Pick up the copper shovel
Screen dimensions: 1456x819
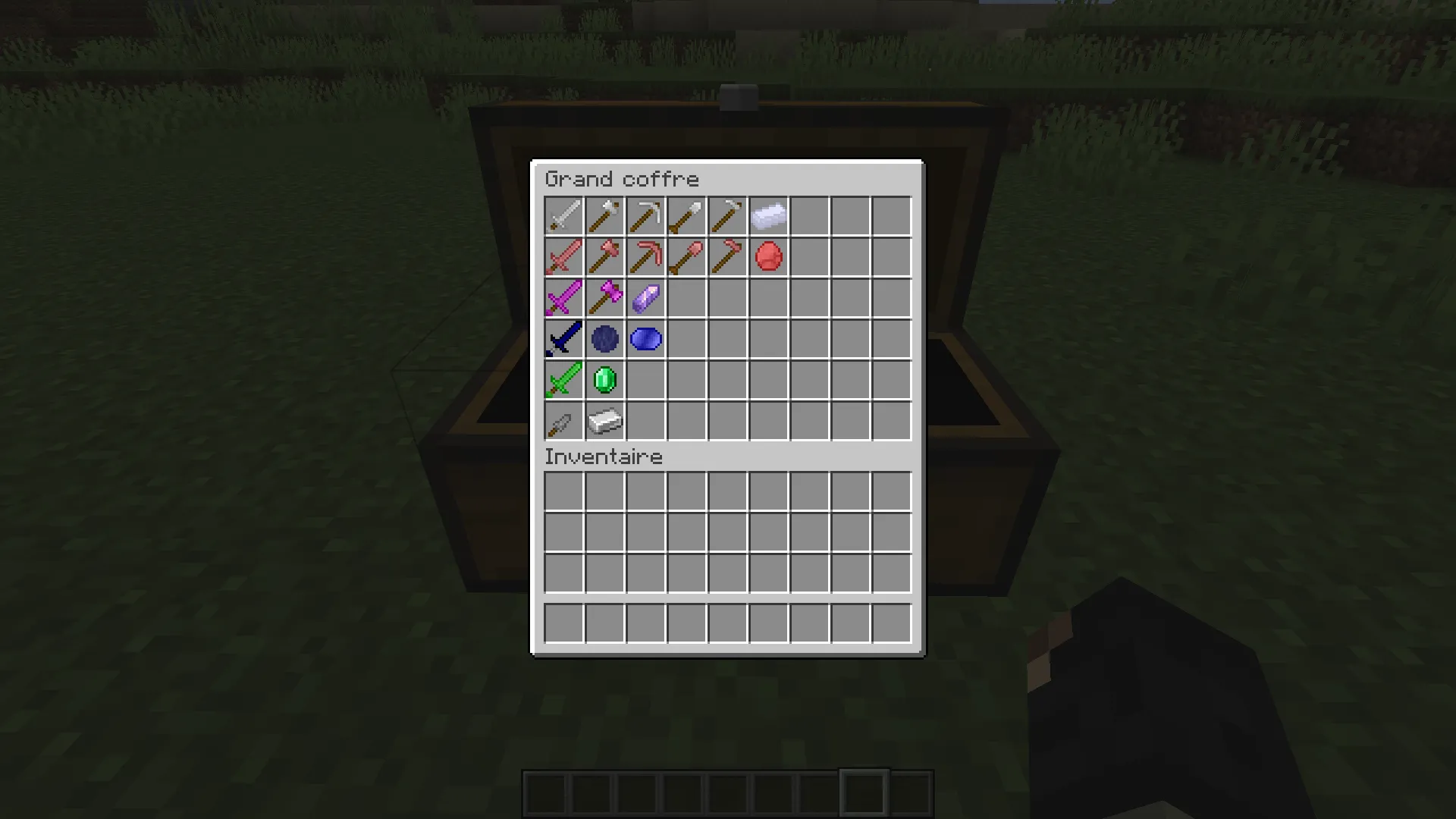[x=687, y=257]
